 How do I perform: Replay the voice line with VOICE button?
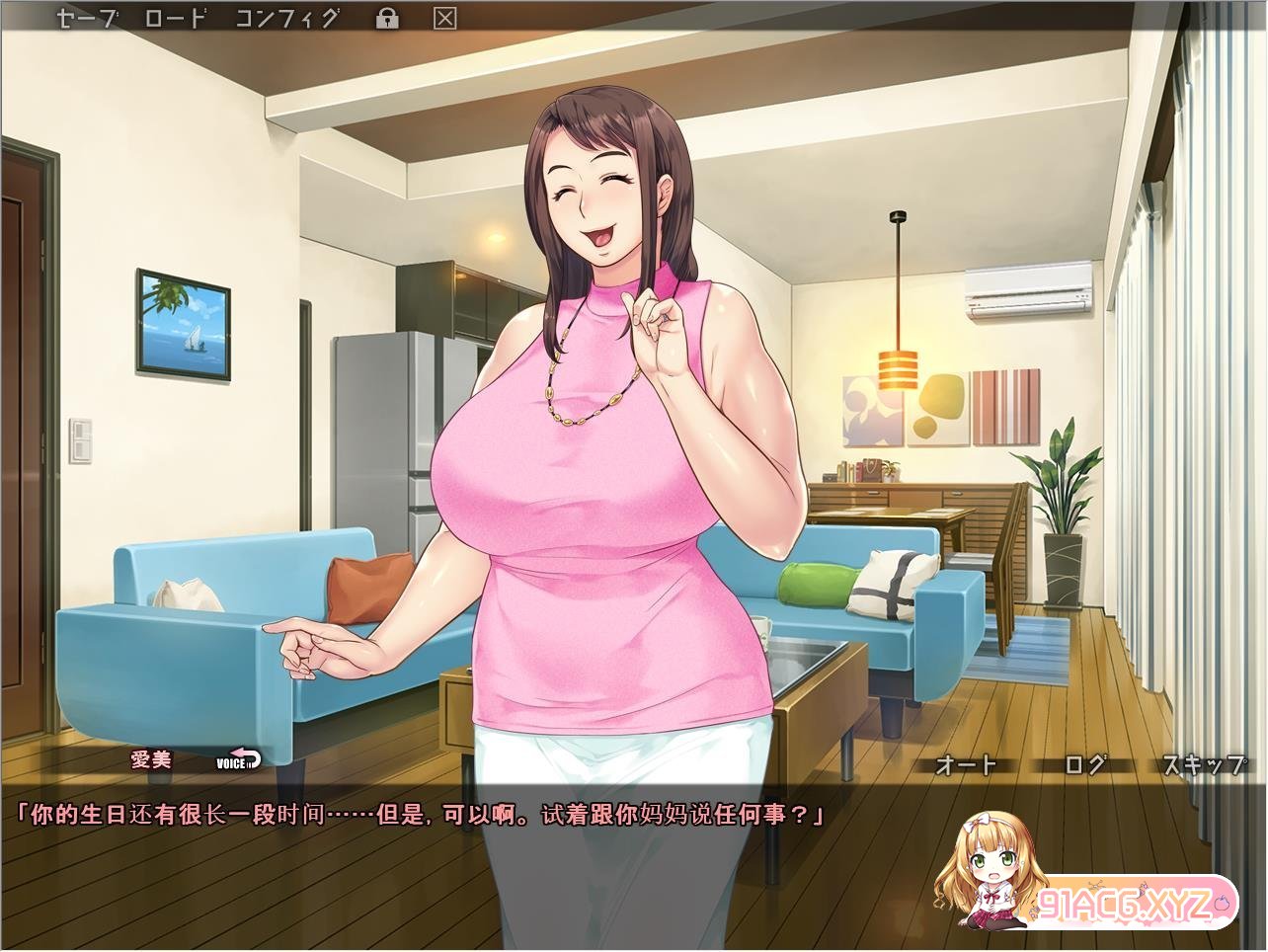pyautogui.click(x=238, y=759)
